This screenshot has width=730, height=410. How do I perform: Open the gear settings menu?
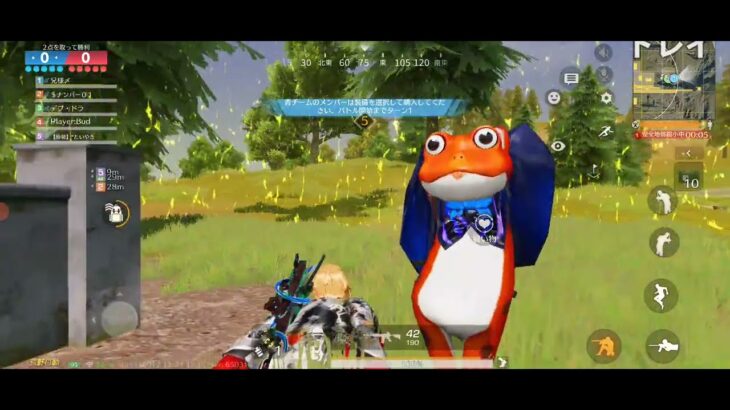(605, 98)
